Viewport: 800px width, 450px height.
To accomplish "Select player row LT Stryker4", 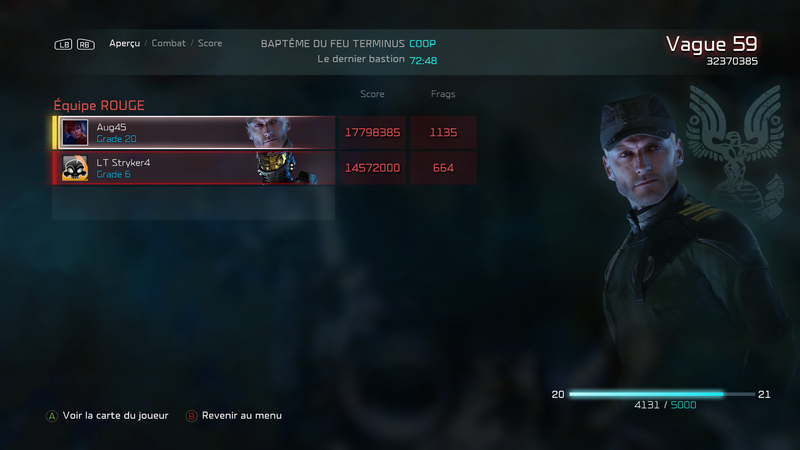I will point(195,168).
